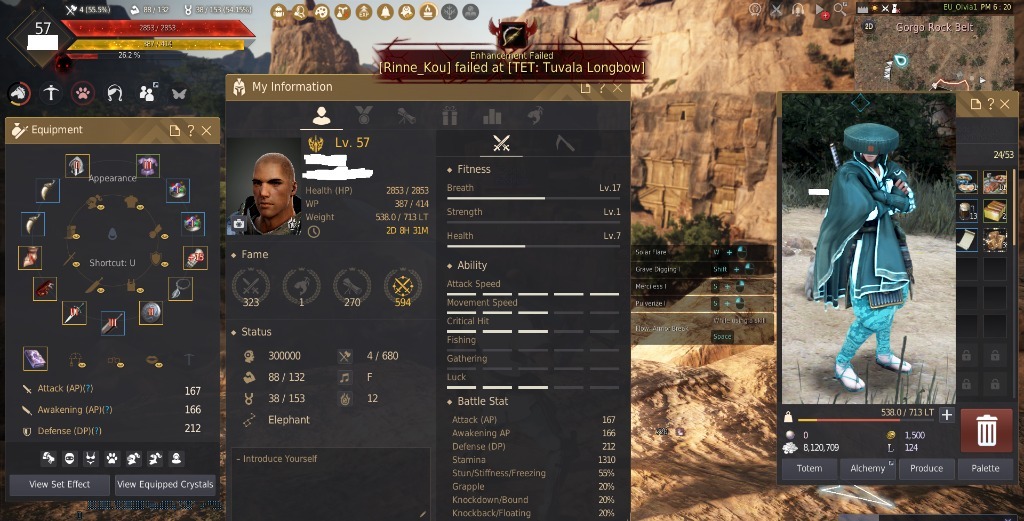
Task: Select the crossed swords combat stats tab
Action: tap(502, 144)
